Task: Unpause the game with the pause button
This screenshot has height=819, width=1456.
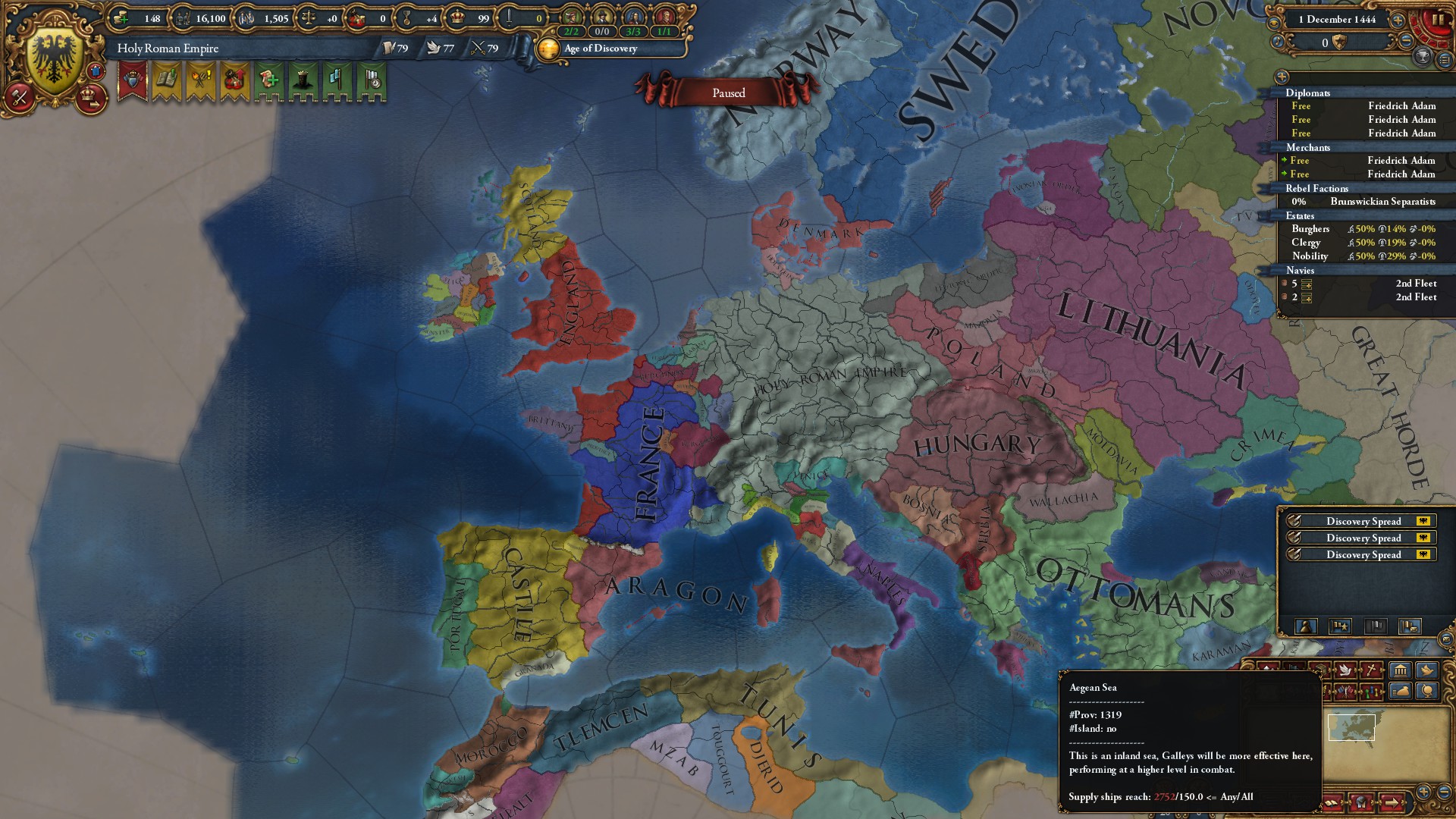Action: tap(1436, 19)
